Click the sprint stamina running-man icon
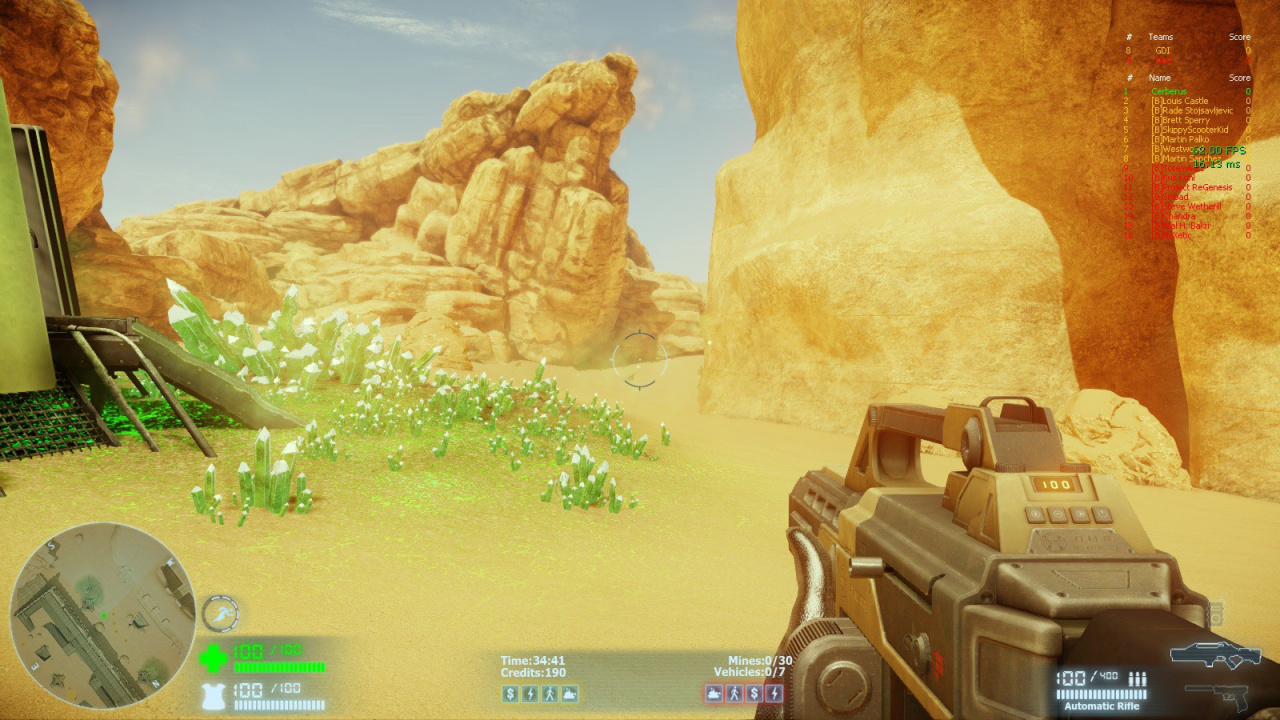Viewport: 1280px width, 720px height. pyautogui.click(x=219, y=613)
